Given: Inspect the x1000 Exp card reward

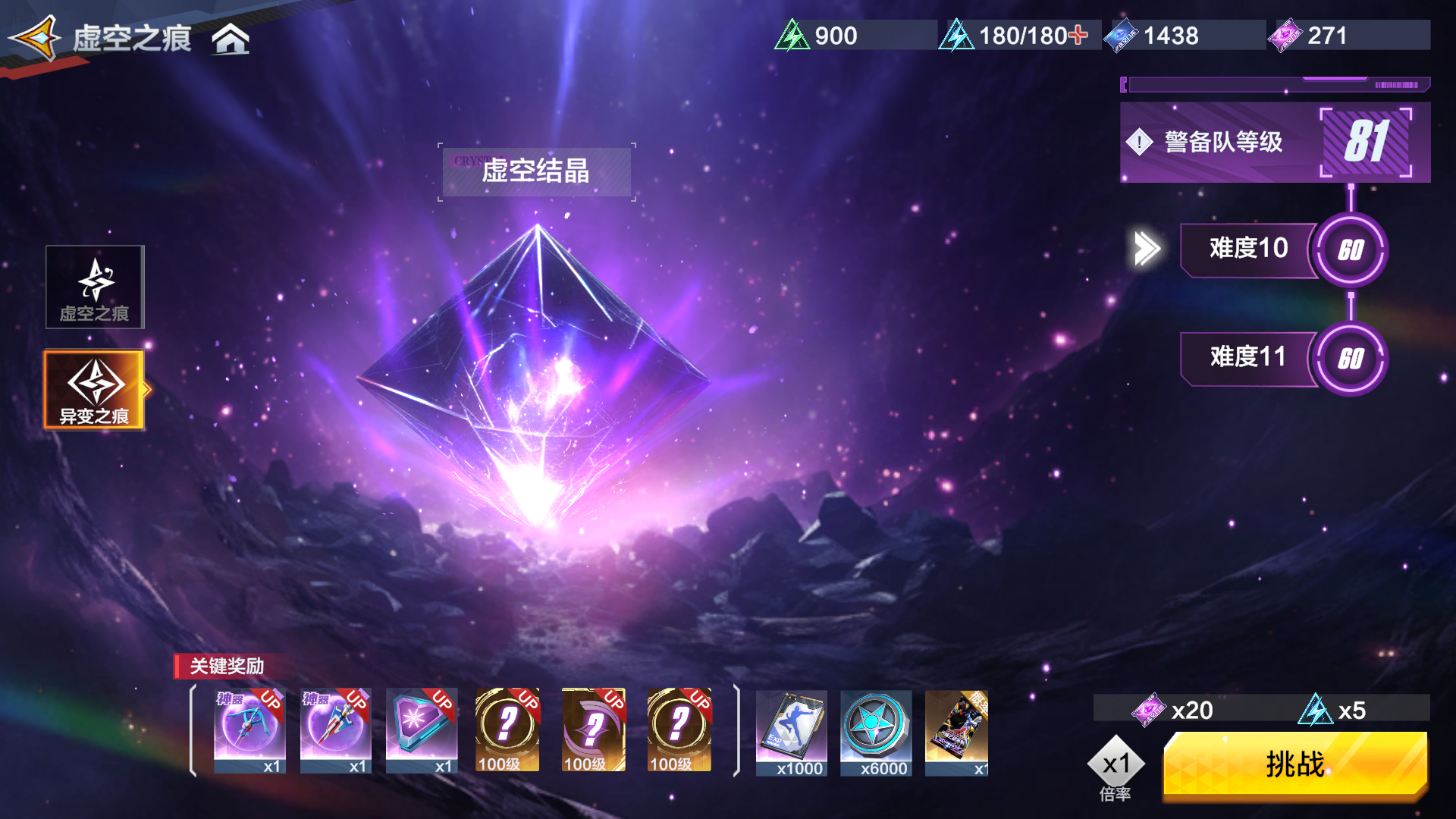Looking at the screenshot, I should click(792, 733).
